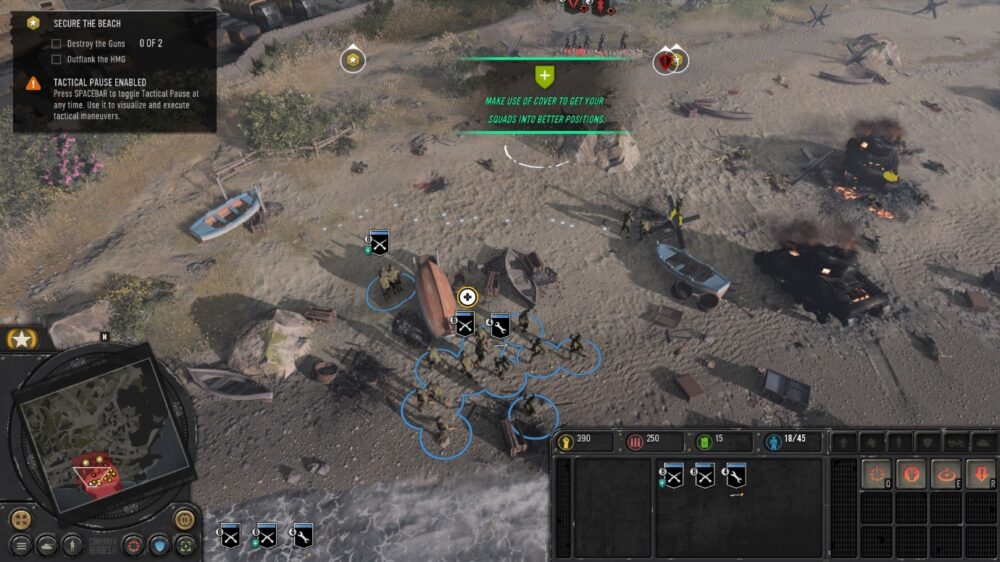Click the green focus-frame minimap button
Viewport: 1000px width, 562px height.
click(184, 545)
